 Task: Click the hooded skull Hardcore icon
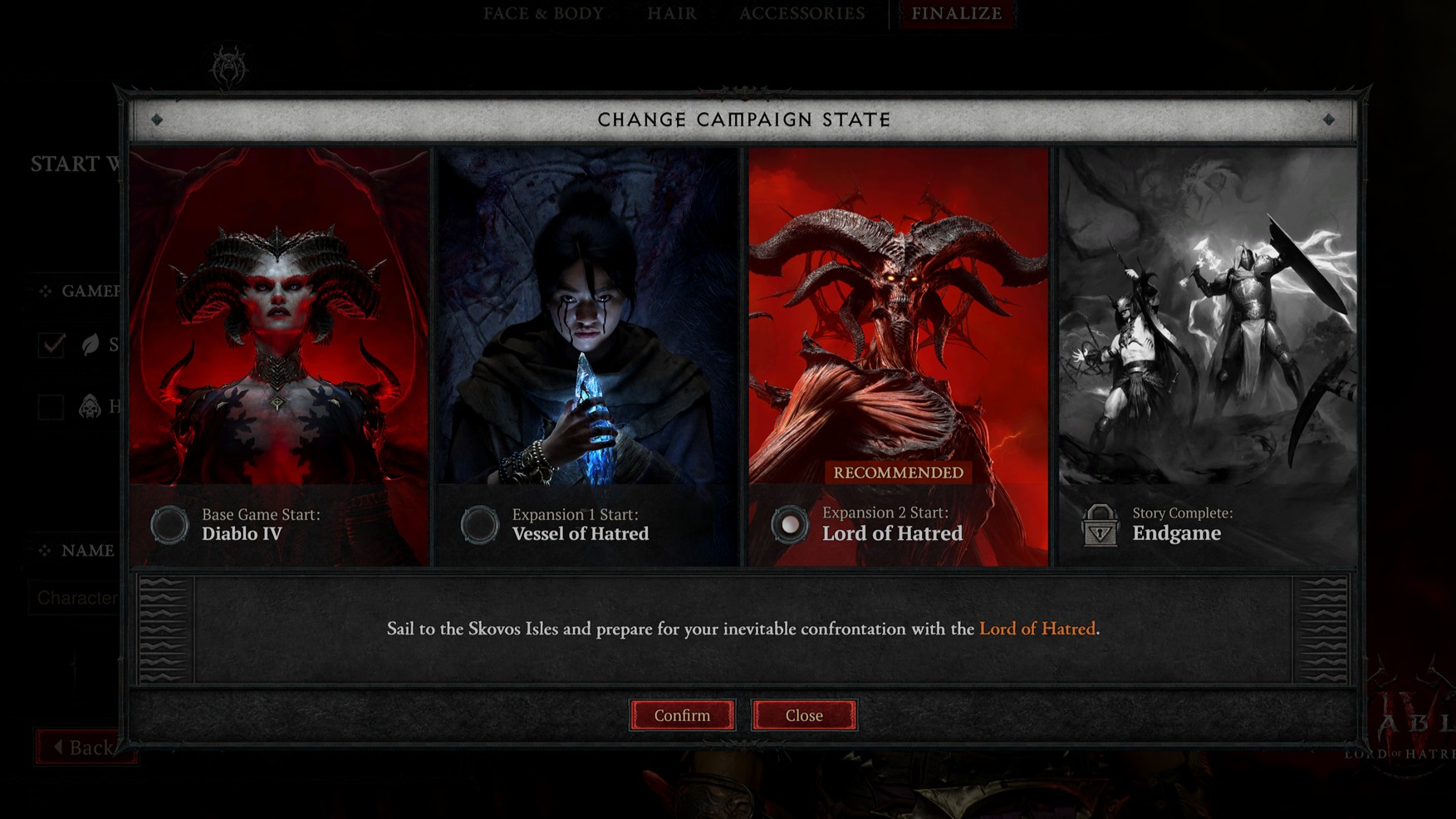[90, 407]
